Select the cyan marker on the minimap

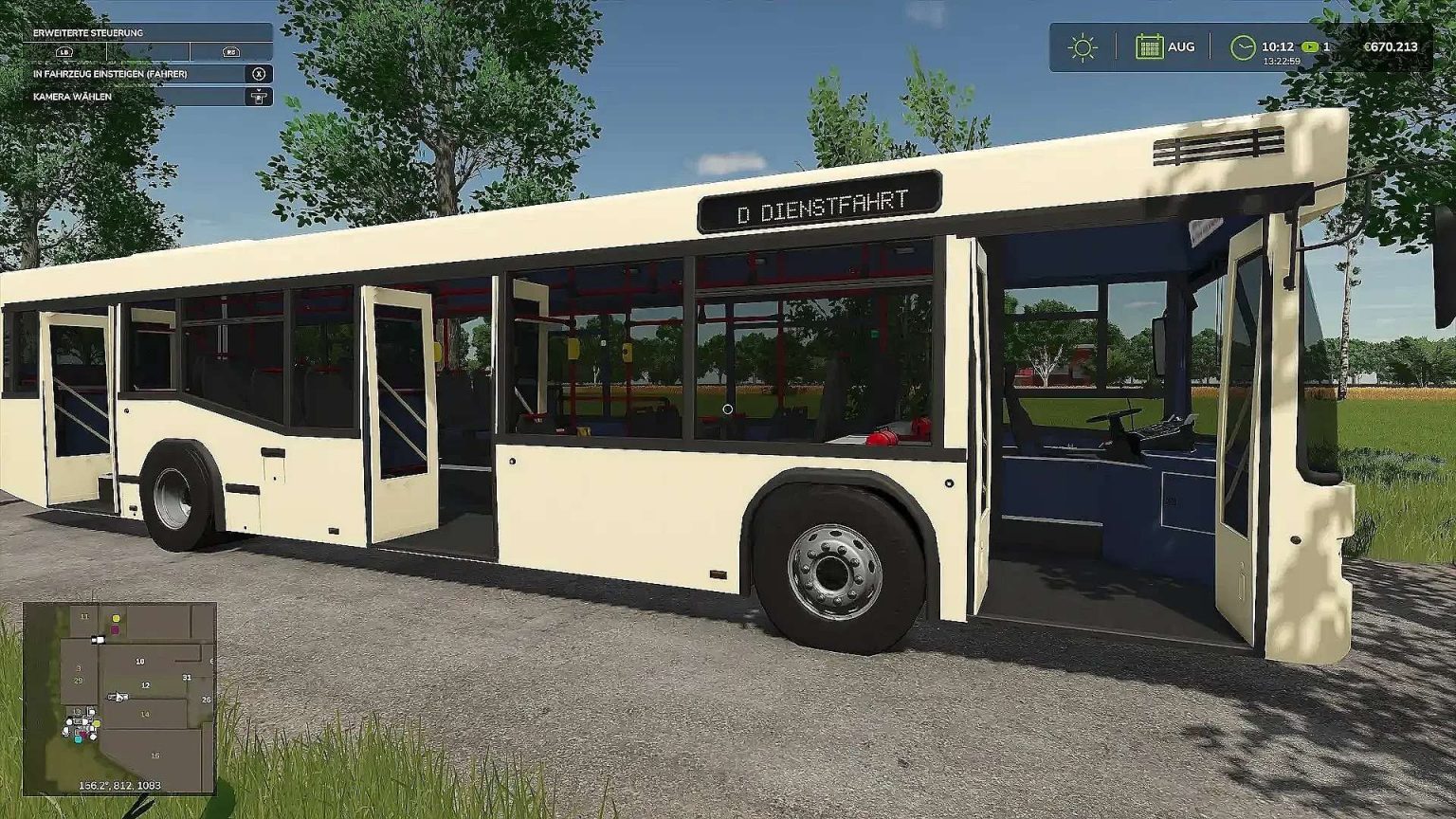78,741
